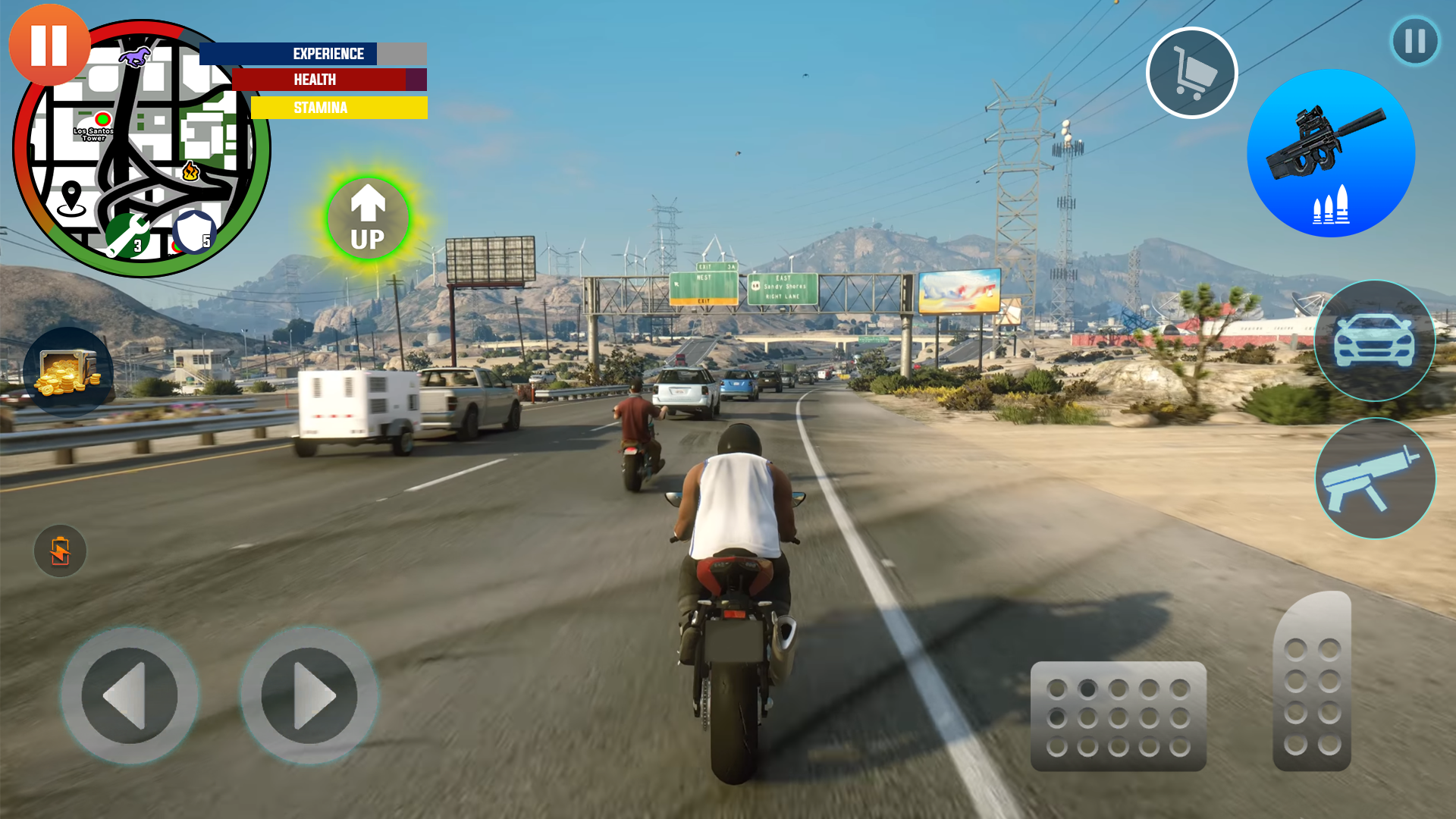
Task: Tap the glowing UP indicator
Action: point(368,220)
